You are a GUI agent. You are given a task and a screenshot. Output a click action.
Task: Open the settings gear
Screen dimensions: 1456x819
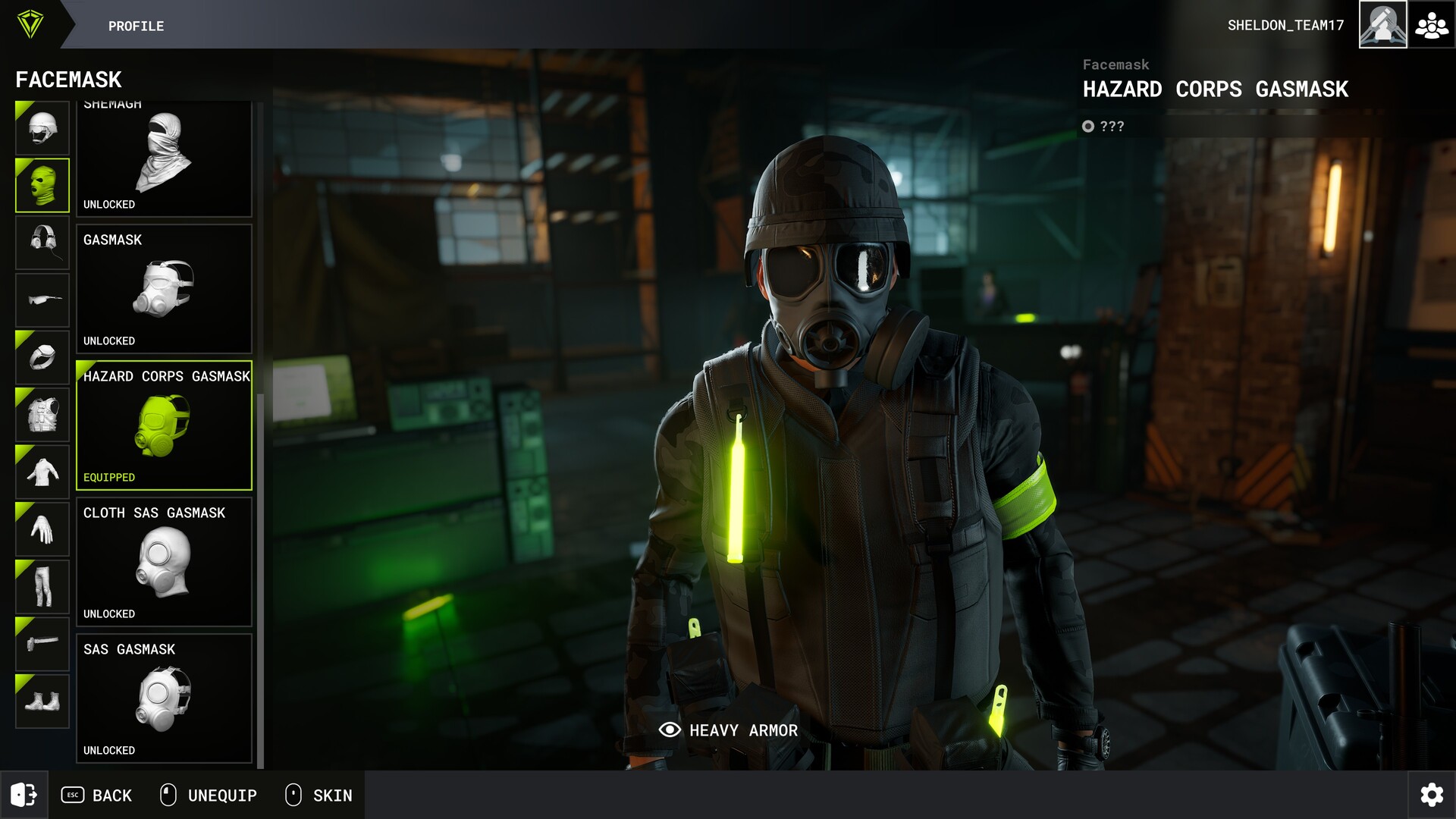tap(1432, 795)
